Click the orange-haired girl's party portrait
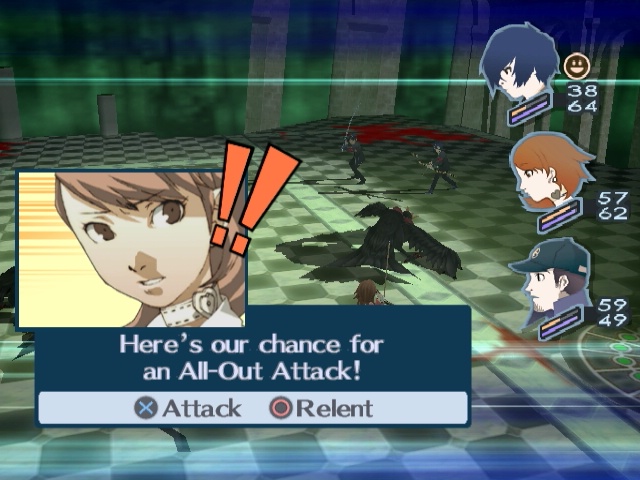 pyautogui.click(x=545, y=172)
